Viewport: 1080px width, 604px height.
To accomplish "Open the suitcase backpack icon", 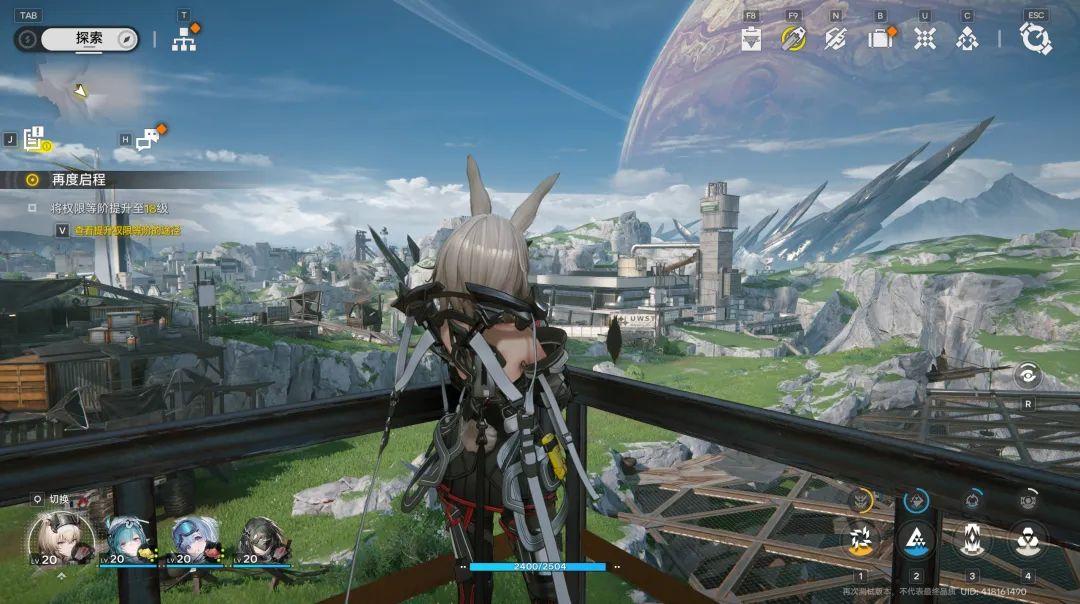I will pos(880,39).
